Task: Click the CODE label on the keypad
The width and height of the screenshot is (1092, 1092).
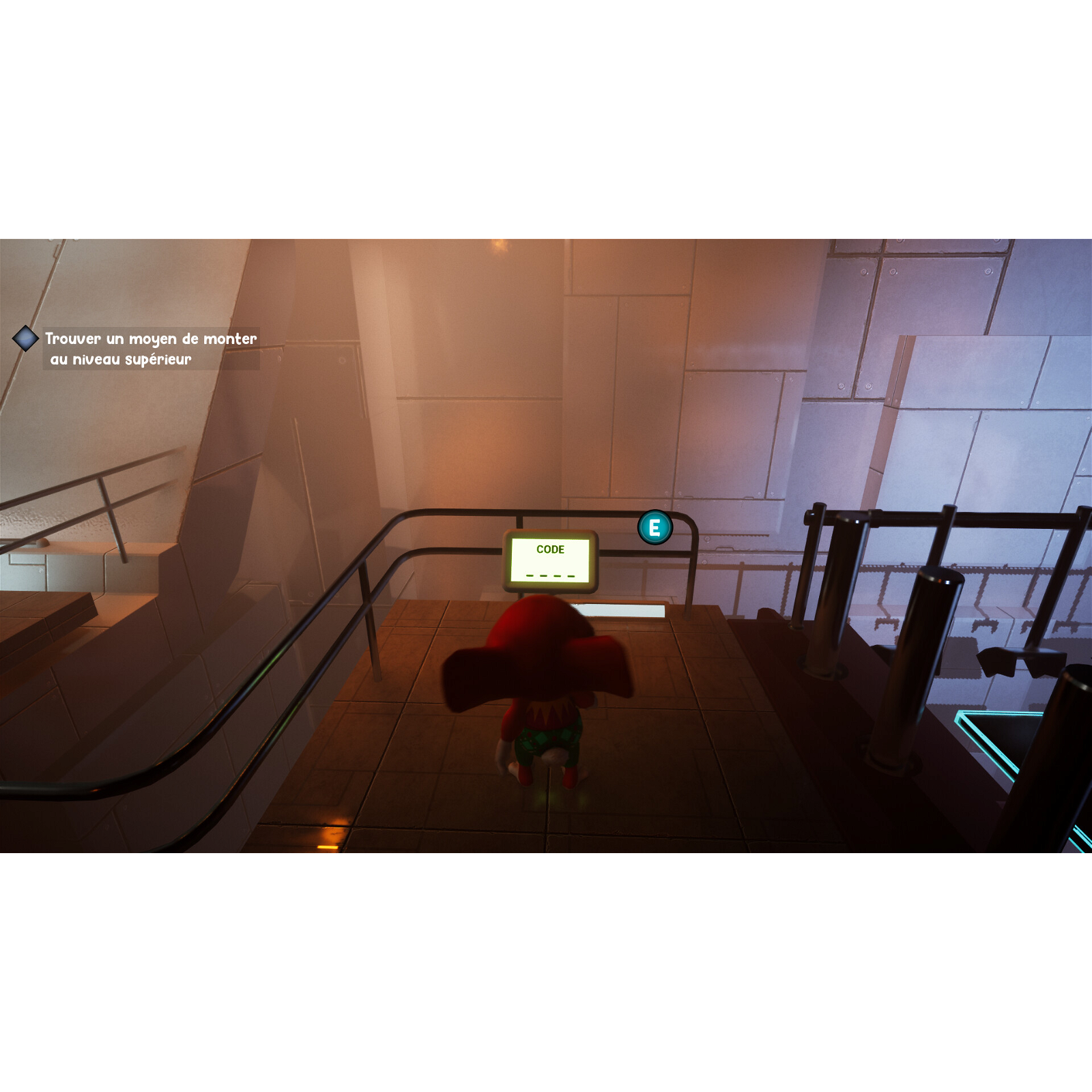Action: [x=550, y=549]
